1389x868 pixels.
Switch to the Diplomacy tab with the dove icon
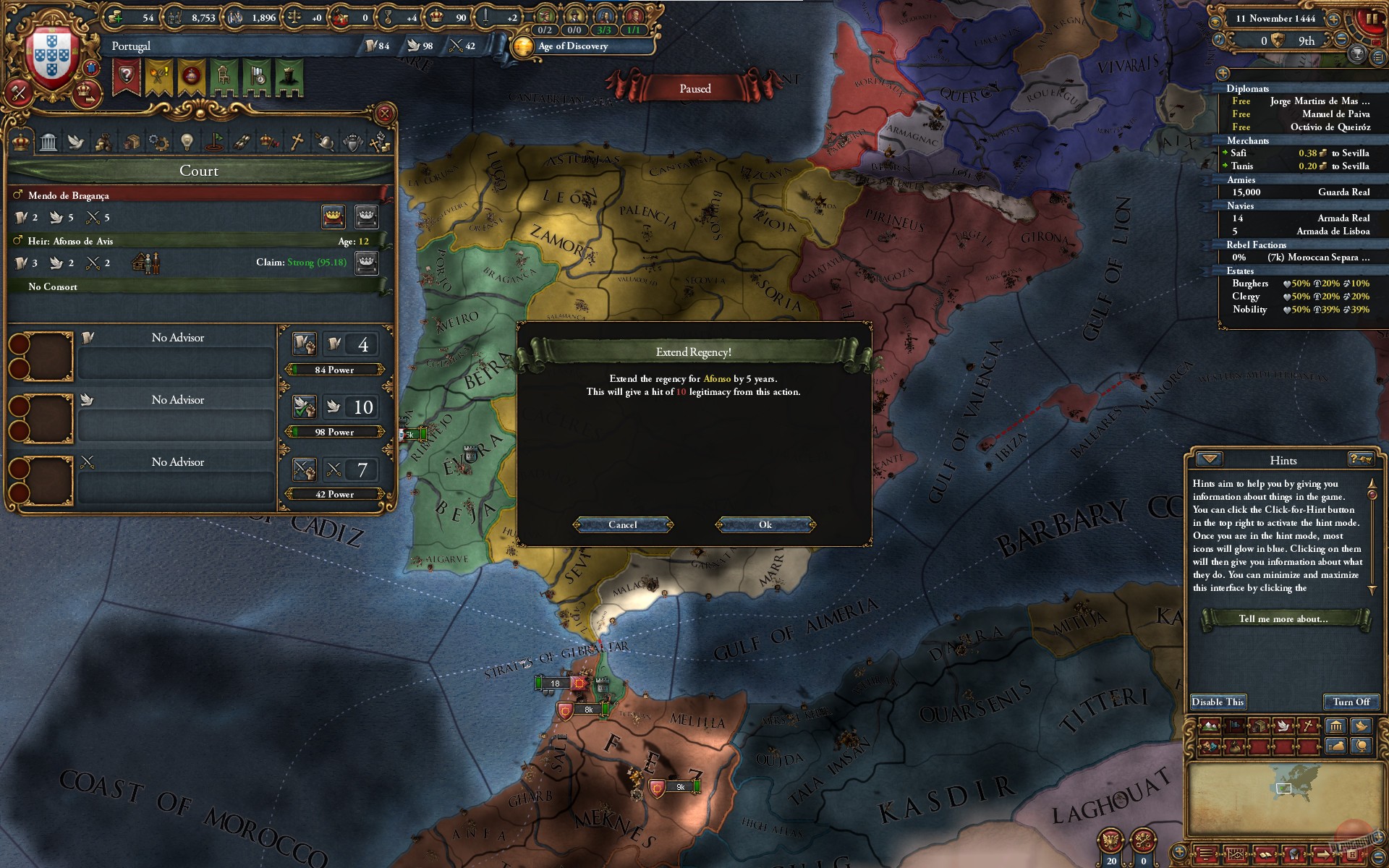click(x=76, y=142)
